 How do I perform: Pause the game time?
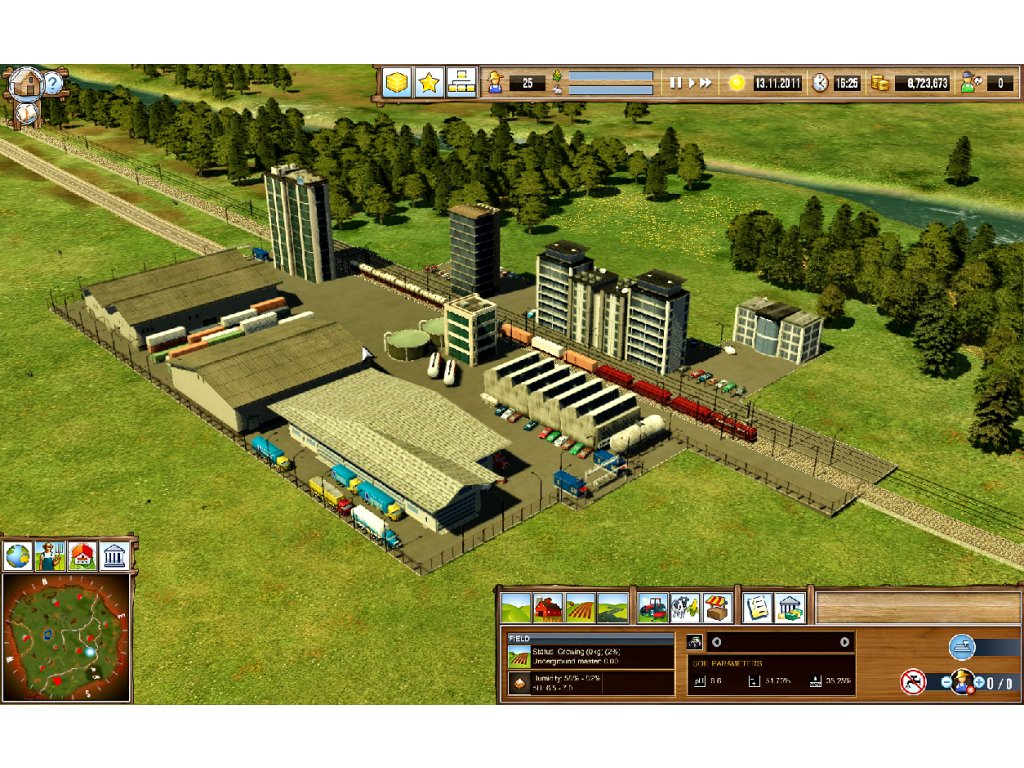click(x=676, y=83)
